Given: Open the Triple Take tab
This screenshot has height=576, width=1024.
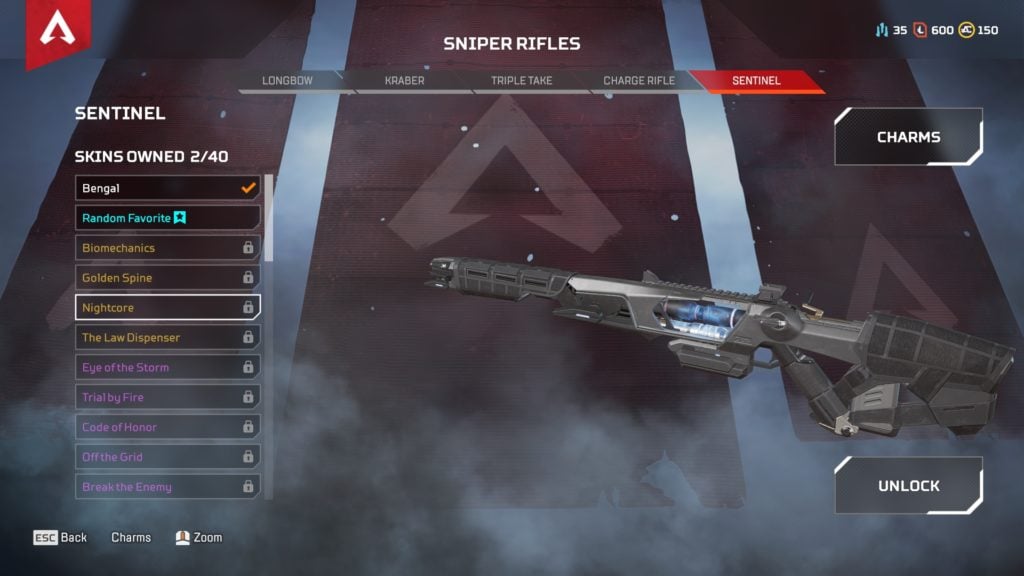Looking at the screenshot, I should 522,81.
